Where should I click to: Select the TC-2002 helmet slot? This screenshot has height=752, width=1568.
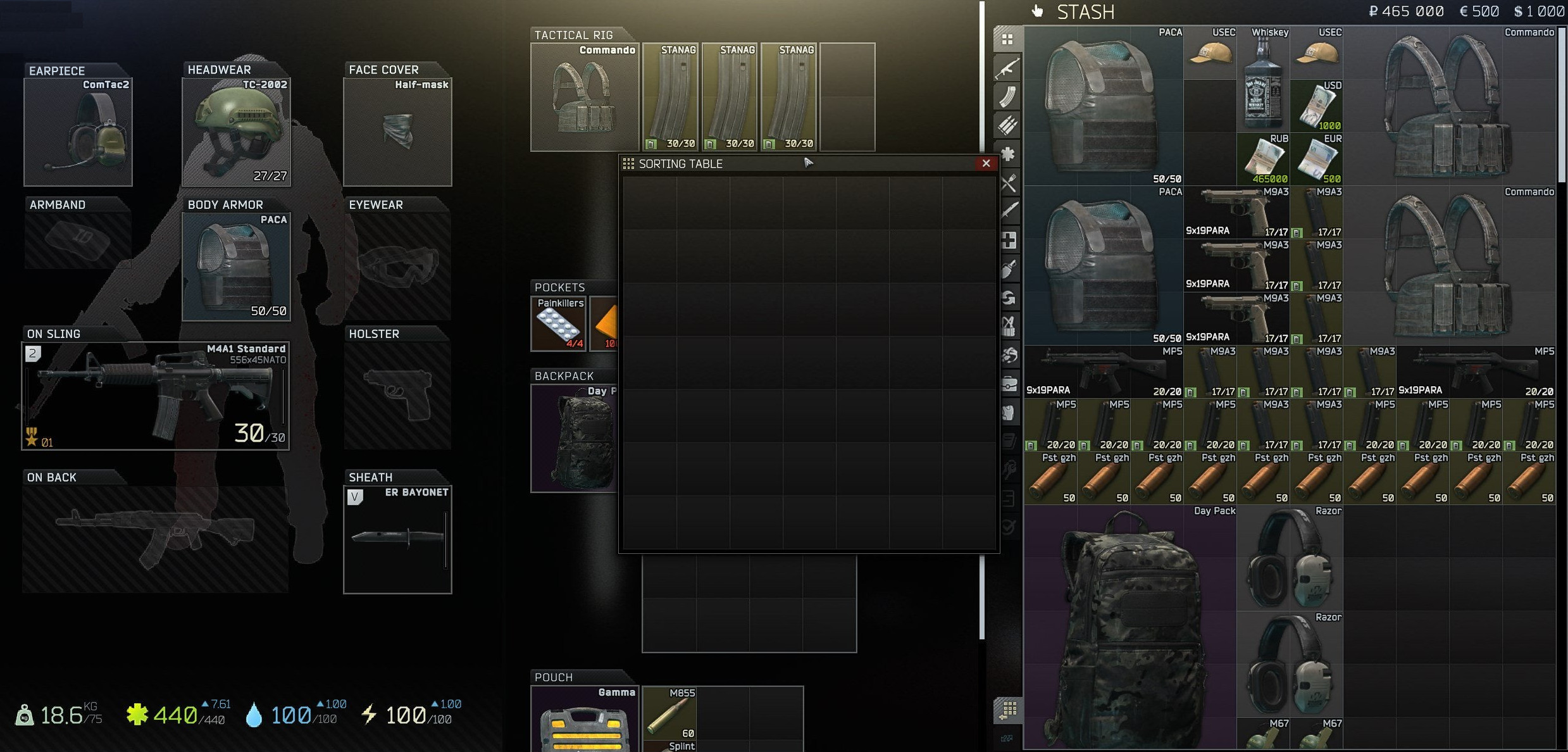click(236, 132)
